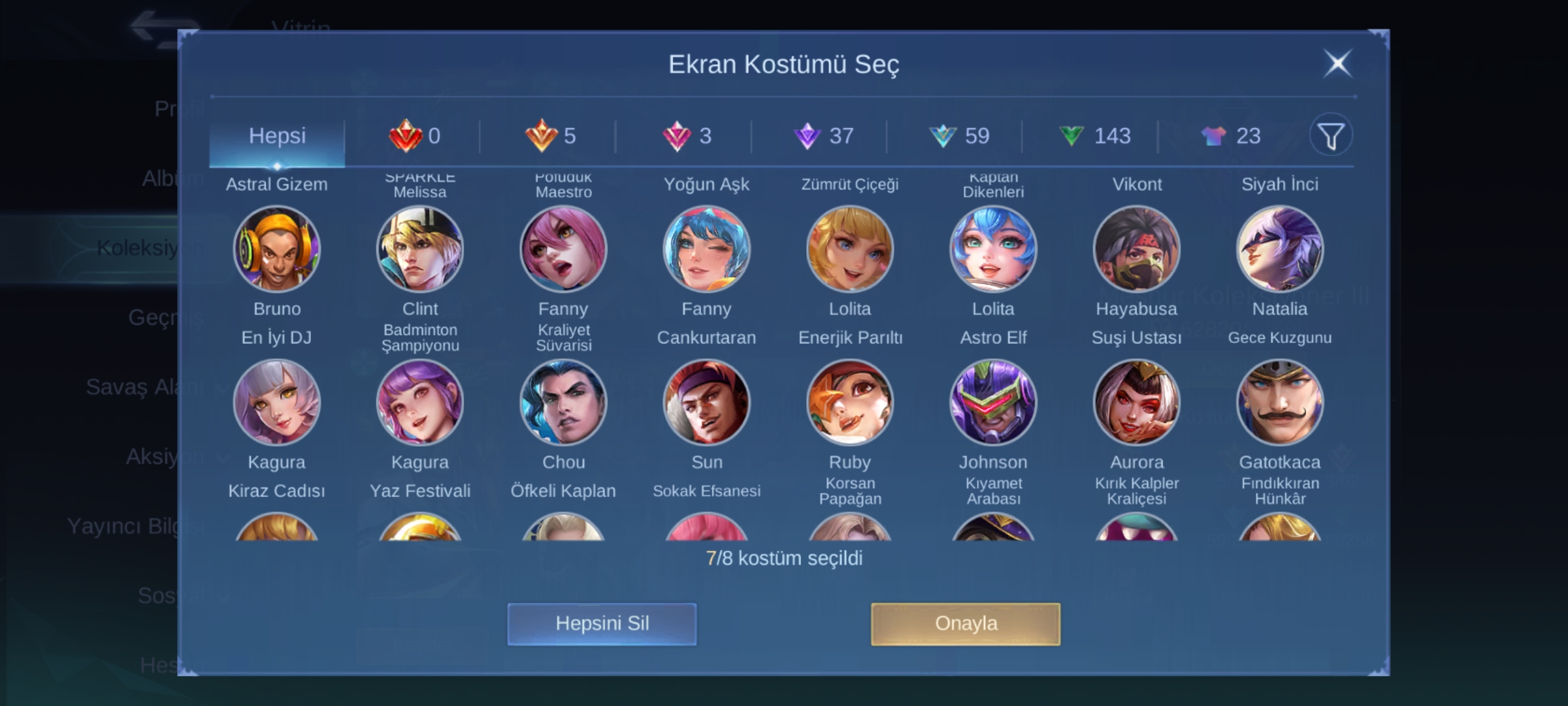Open the funnel filter icon
This screenshot has height=706, width=1568.
(1330, 136)
